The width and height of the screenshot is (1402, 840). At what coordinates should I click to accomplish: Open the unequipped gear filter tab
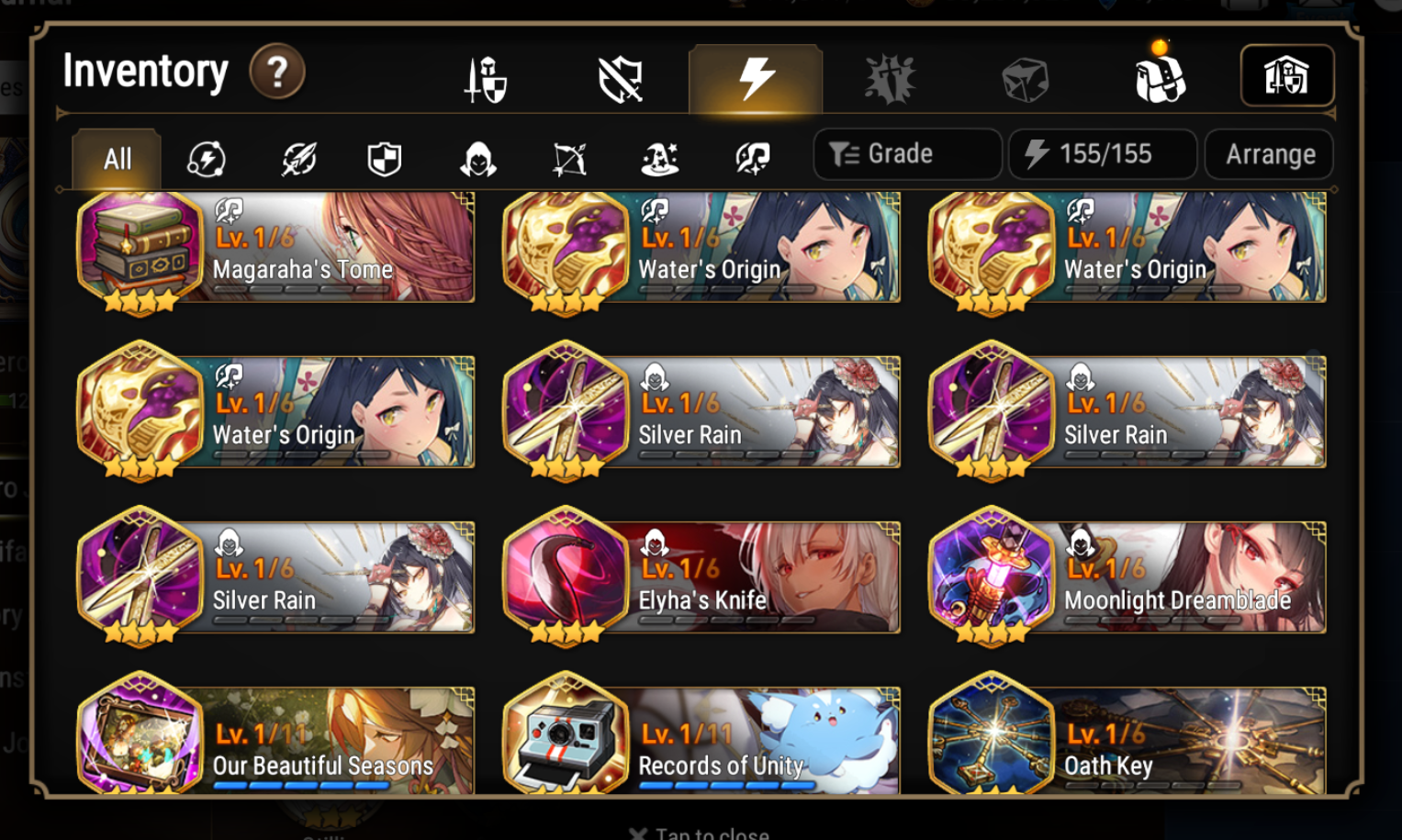click(620, 78)
